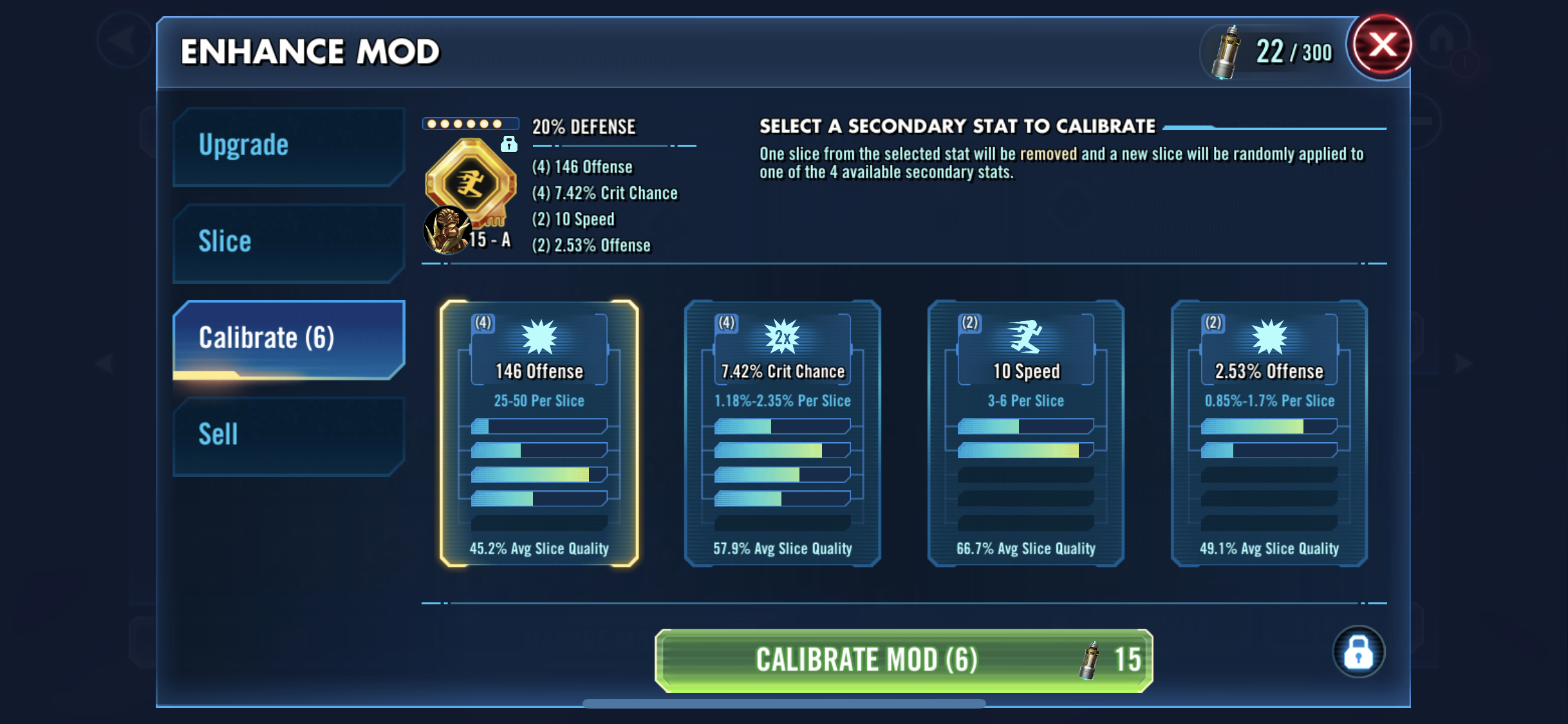Viewport: 1568px width, 724px height.
Task: Close the Enhance Mod window
Action: (x=1382, y=46)
